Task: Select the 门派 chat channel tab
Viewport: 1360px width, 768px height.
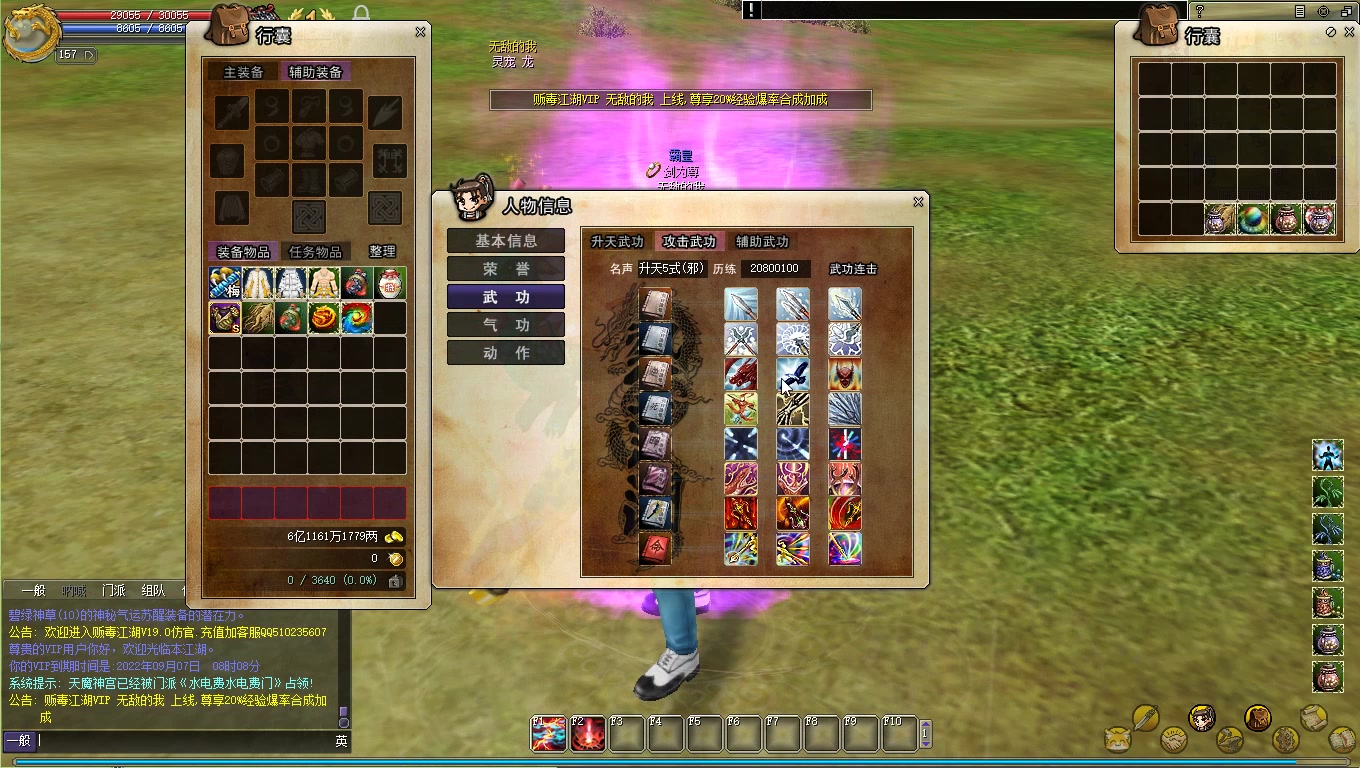Action: [x=113, y=590]
